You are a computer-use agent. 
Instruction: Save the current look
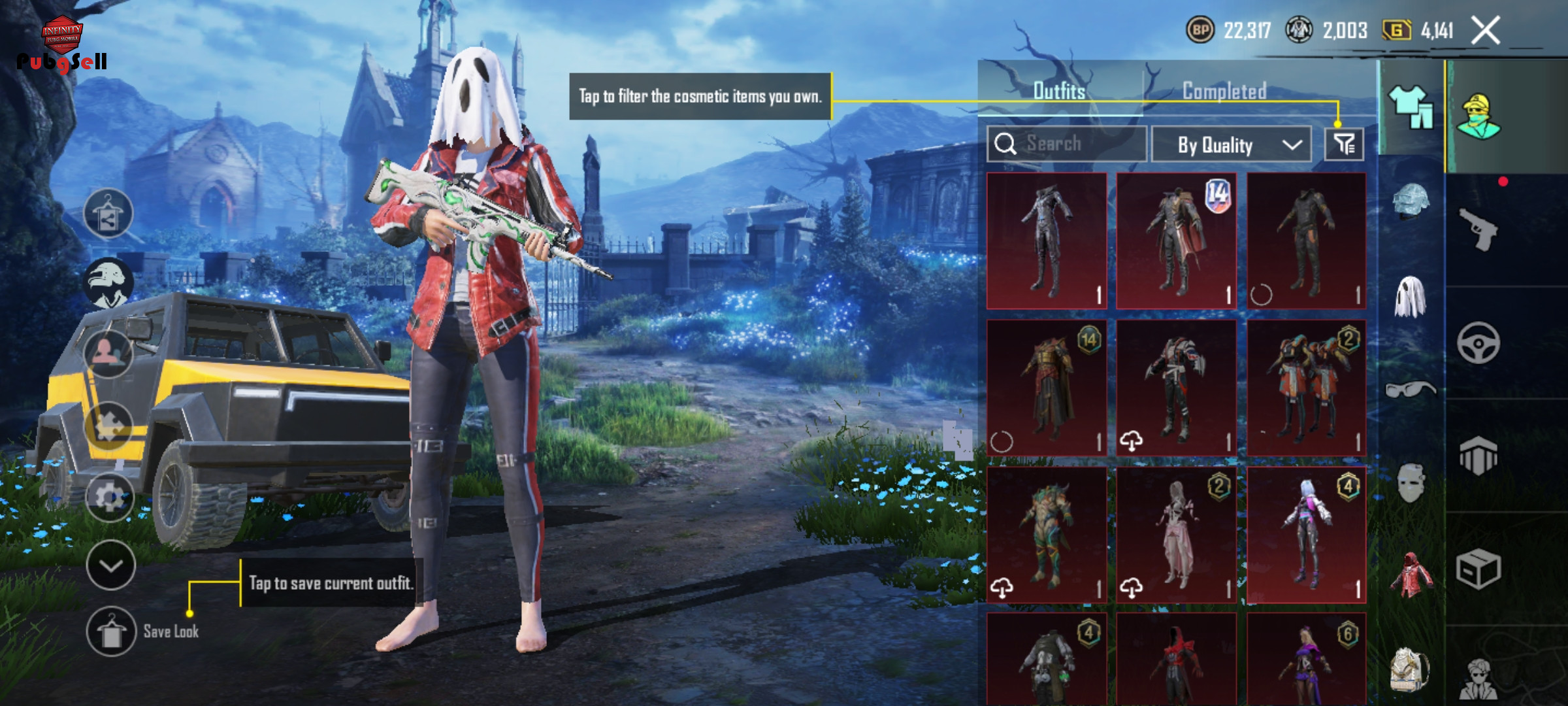[x=111, y=631]
